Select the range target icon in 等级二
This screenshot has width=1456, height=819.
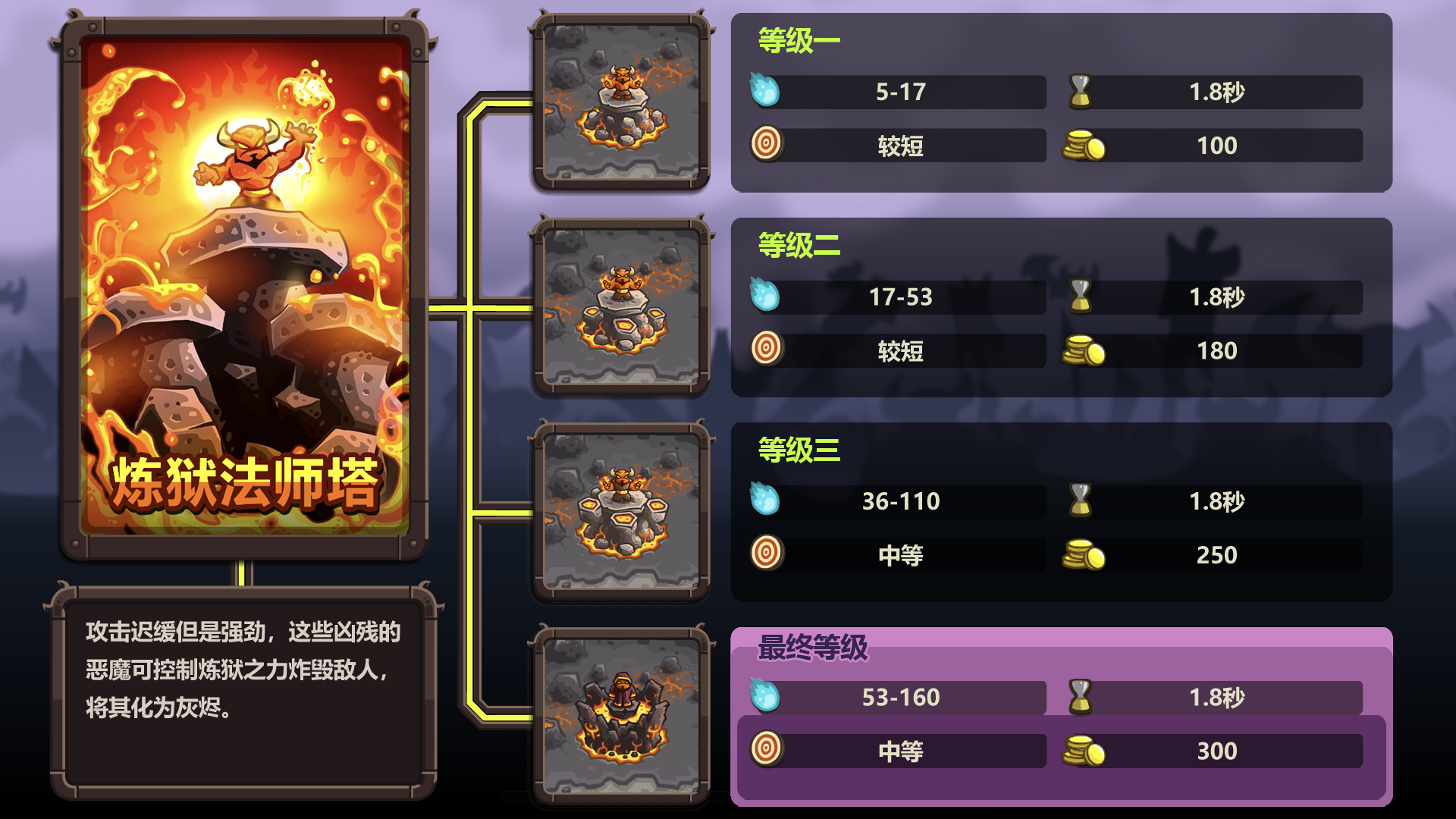pos(767,350)
